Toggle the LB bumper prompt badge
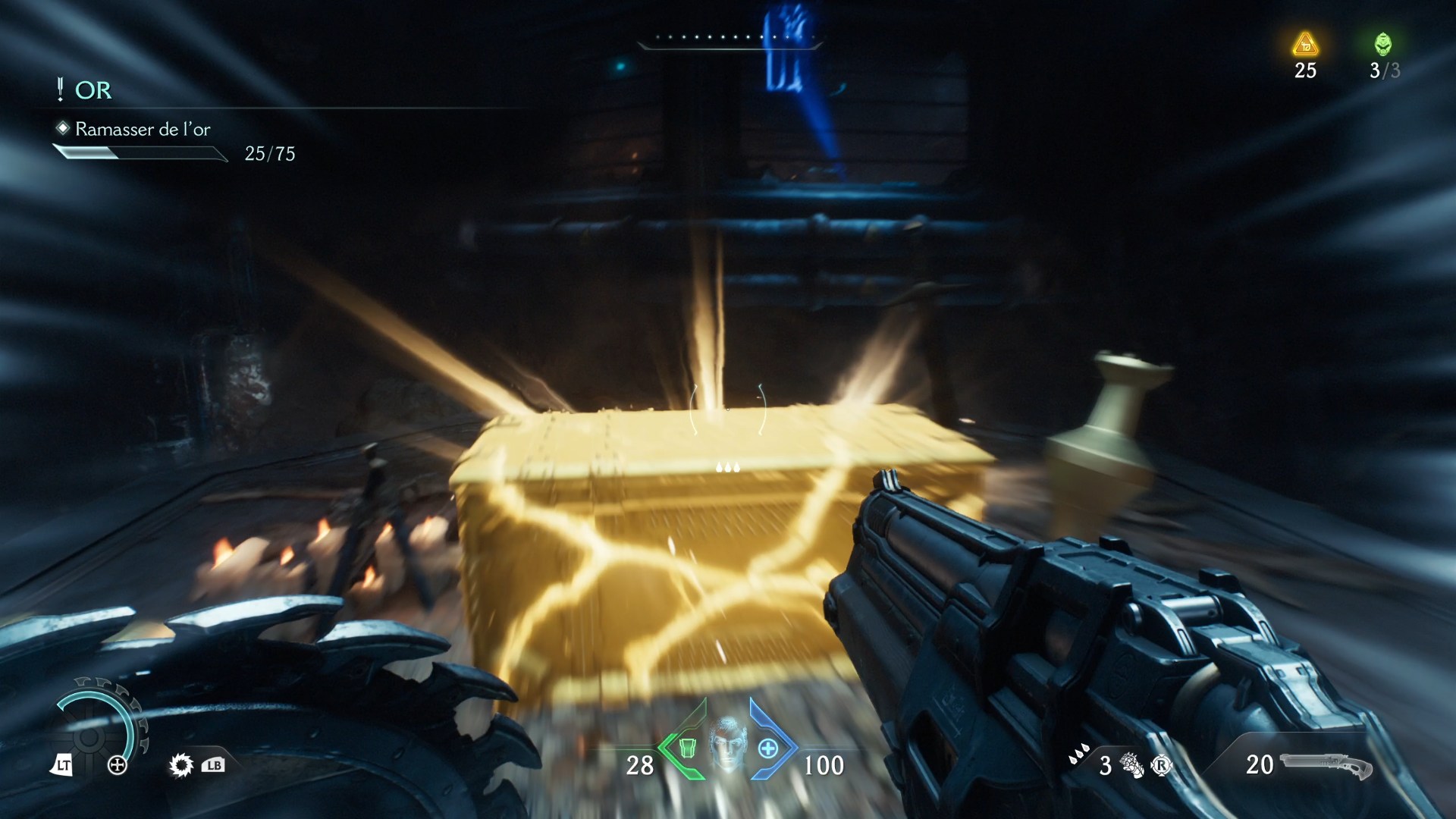This screenshot has width=1456, height=819. coord(215,766)
